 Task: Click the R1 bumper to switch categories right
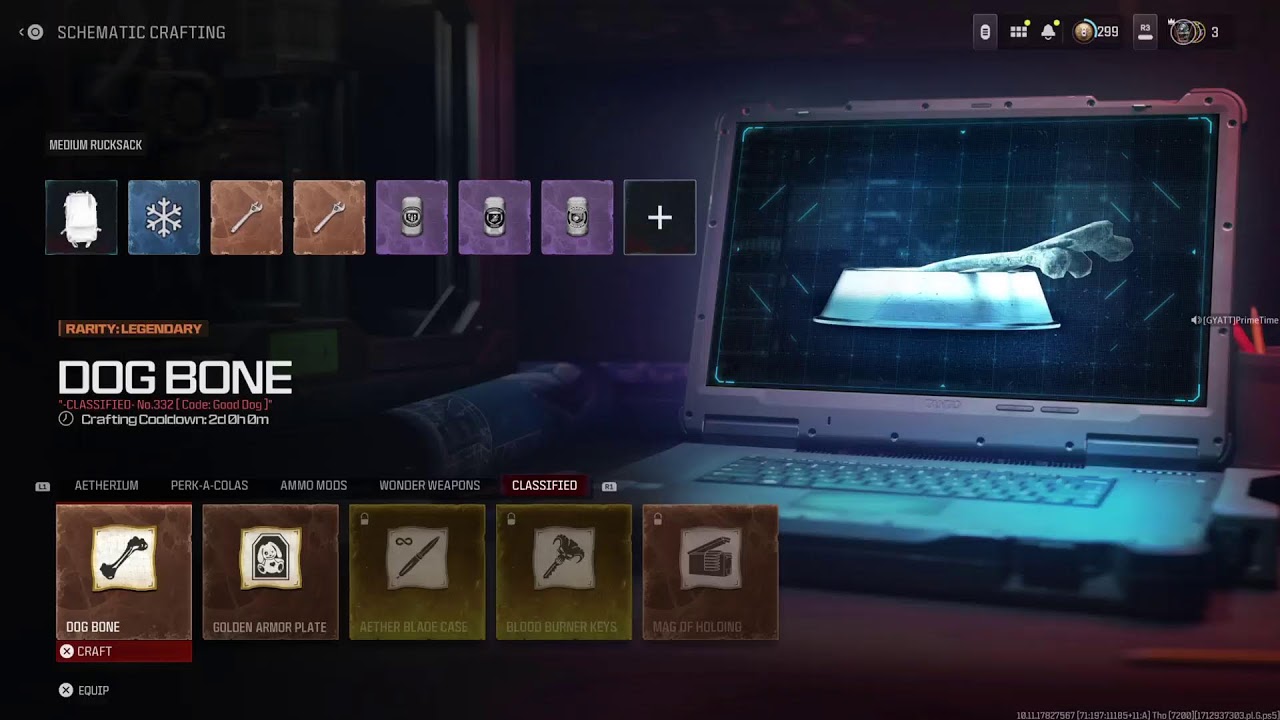609,485
